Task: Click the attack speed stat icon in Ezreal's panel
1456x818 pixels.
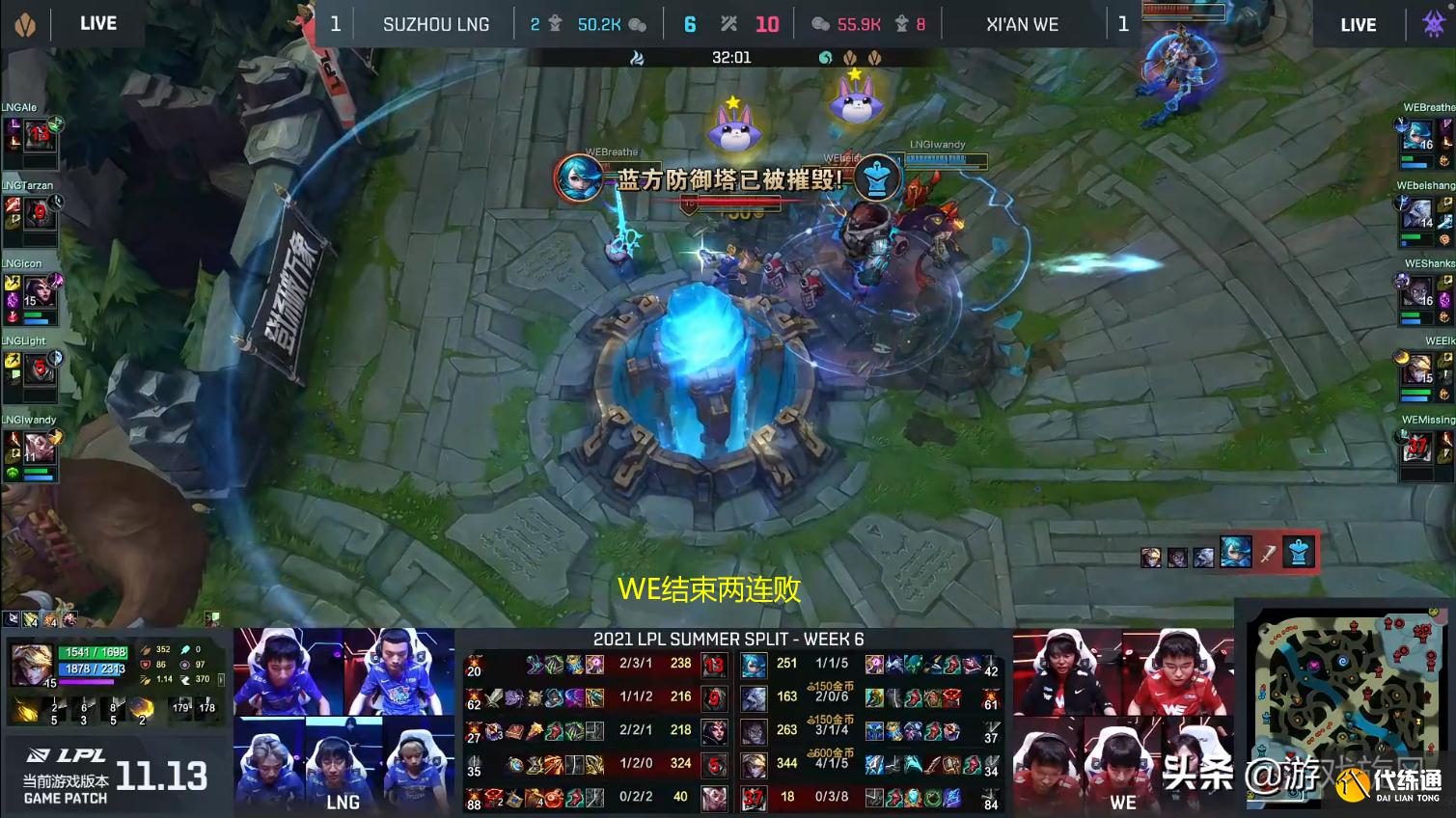Action: [x=146, y=678]
